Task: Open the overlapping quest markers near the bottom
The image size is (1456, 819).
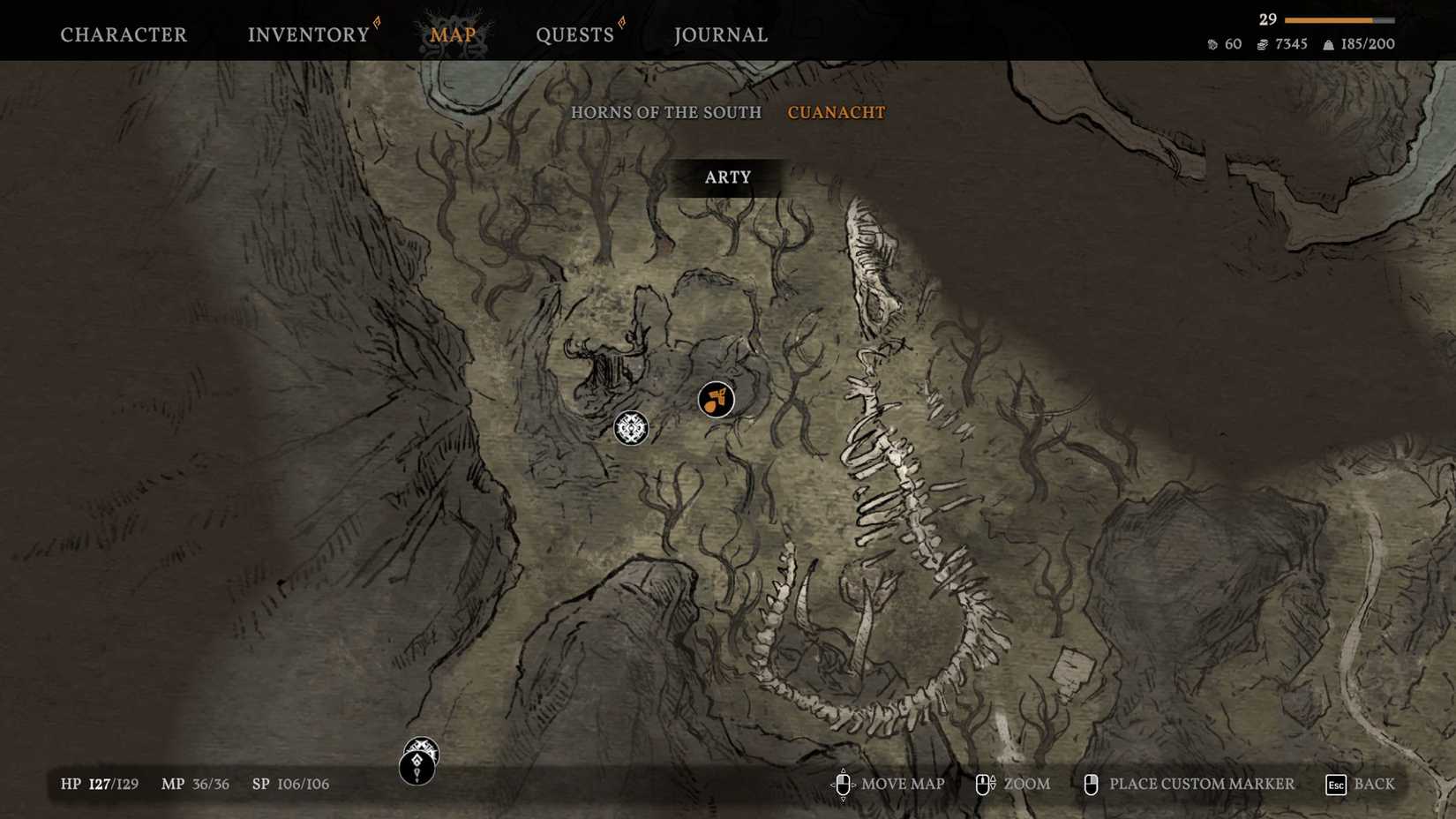Action: point(418,761)
